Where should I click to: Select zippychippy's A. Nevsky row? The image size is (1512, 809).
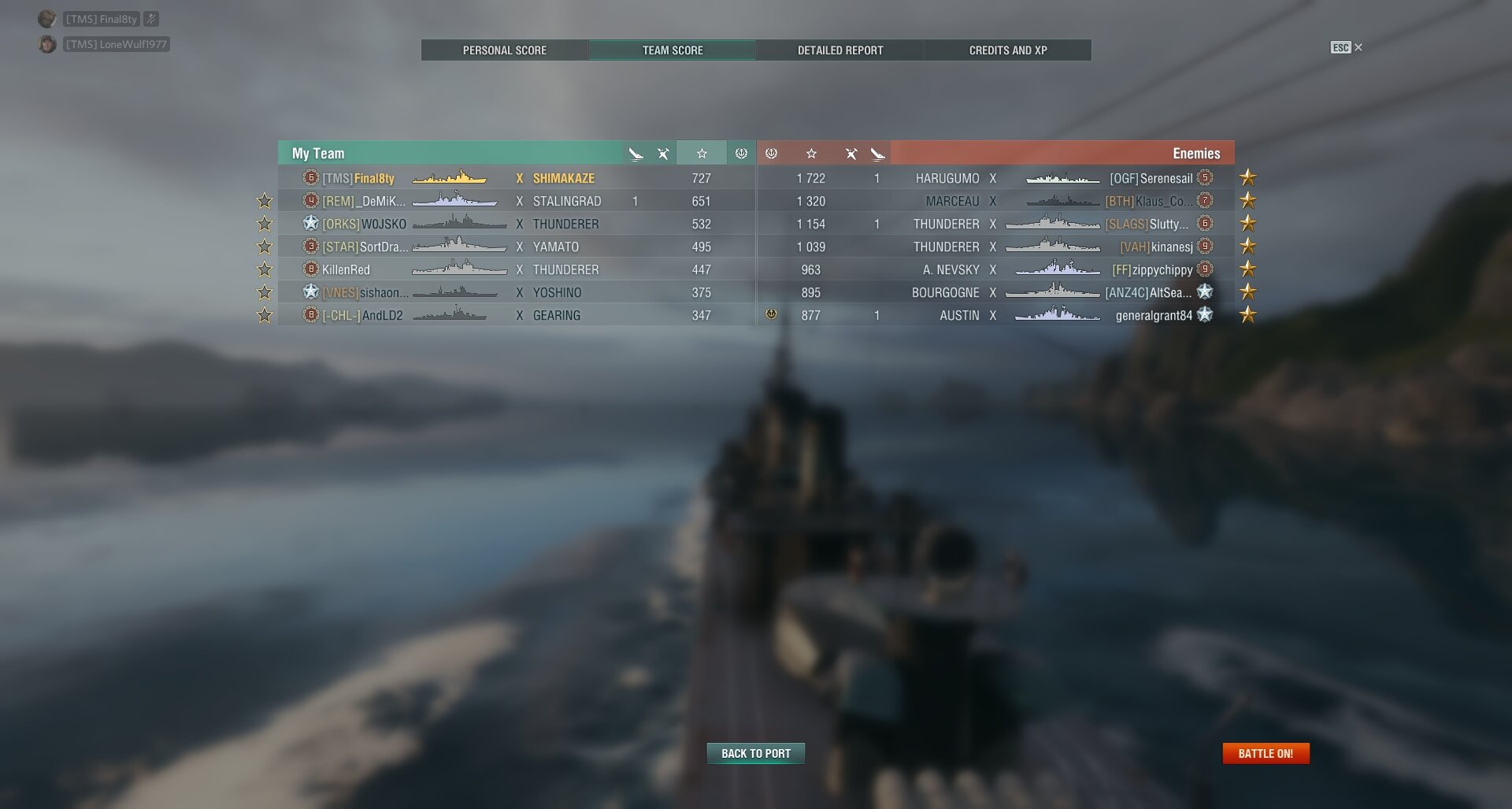[x=995, y=270]
